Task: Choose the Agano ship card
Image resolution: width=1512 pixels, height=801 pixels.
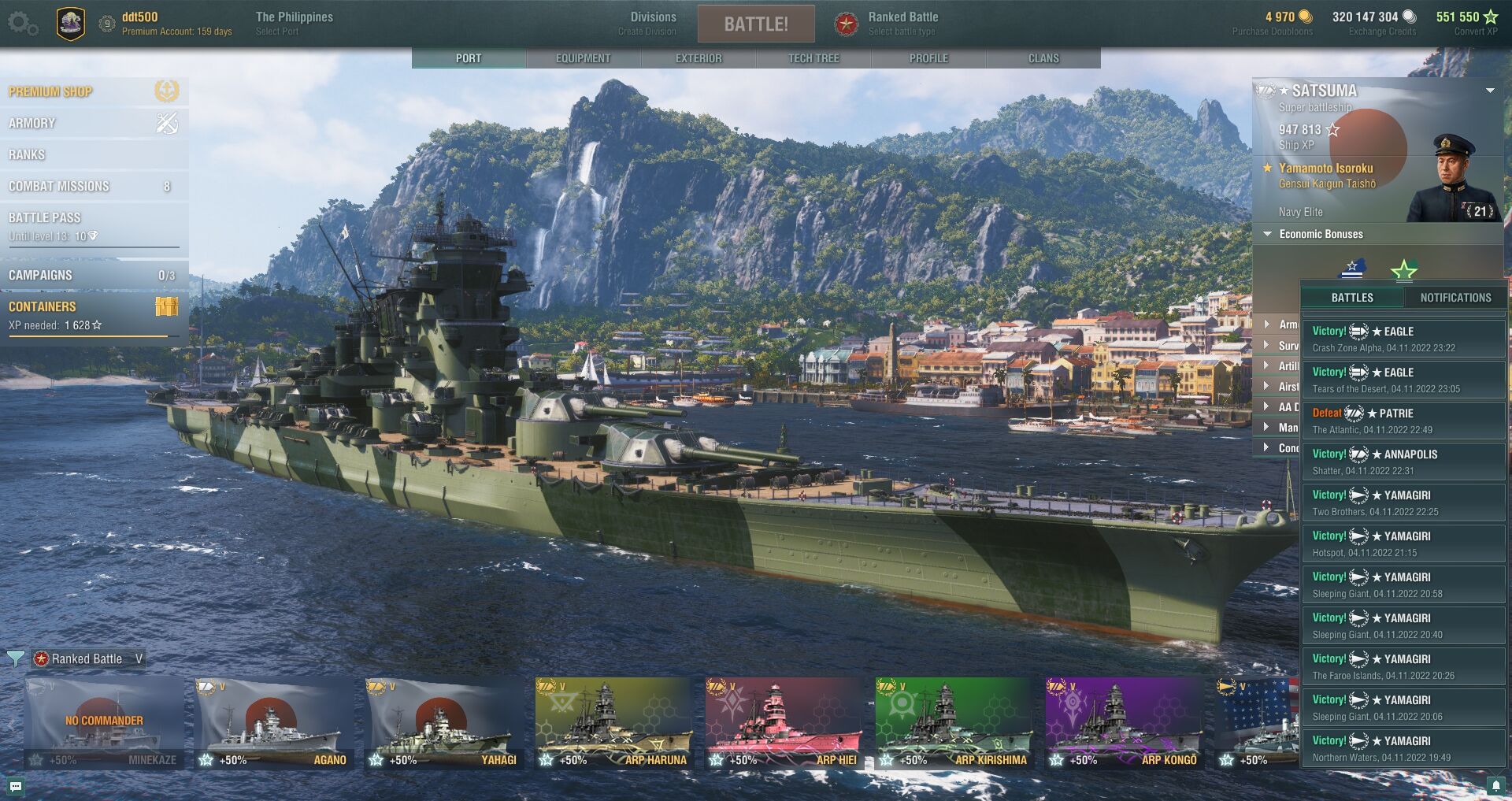Action: [272, 723]
